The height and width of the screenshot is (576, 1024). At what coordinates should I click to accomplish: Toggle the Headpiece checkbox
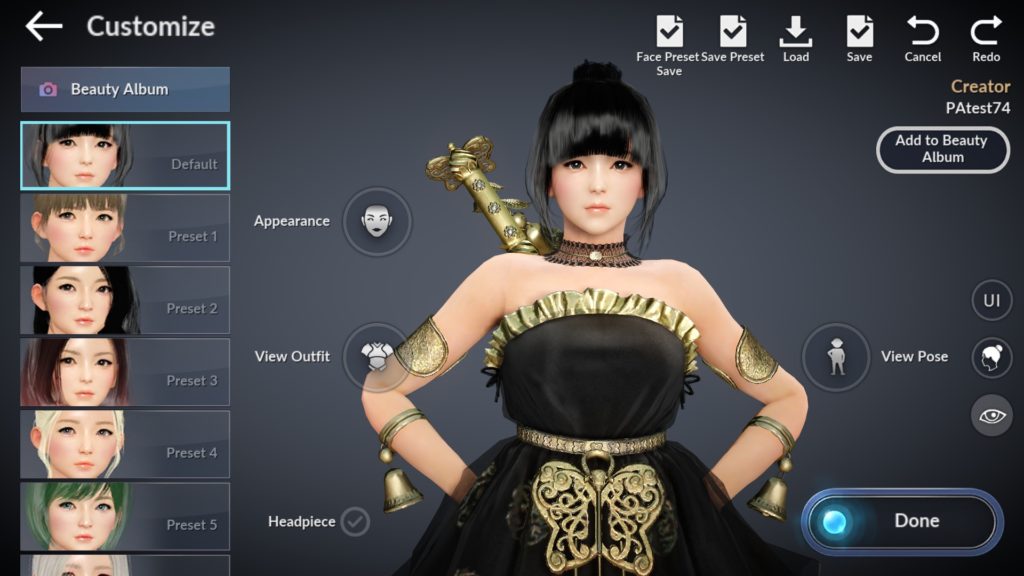[x=354, y=521]
